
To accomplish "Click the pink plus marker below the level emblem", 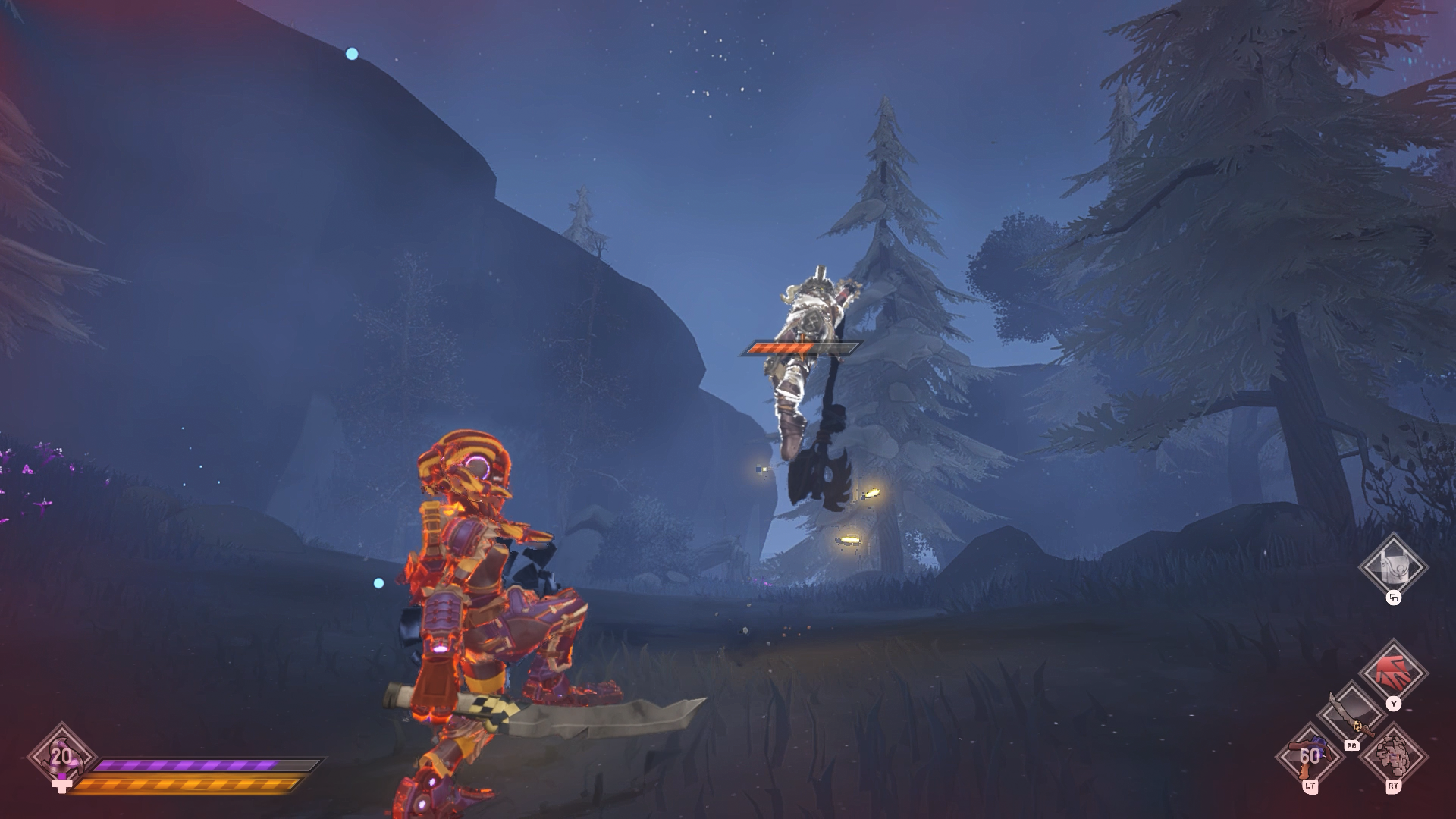I will 62,786.
